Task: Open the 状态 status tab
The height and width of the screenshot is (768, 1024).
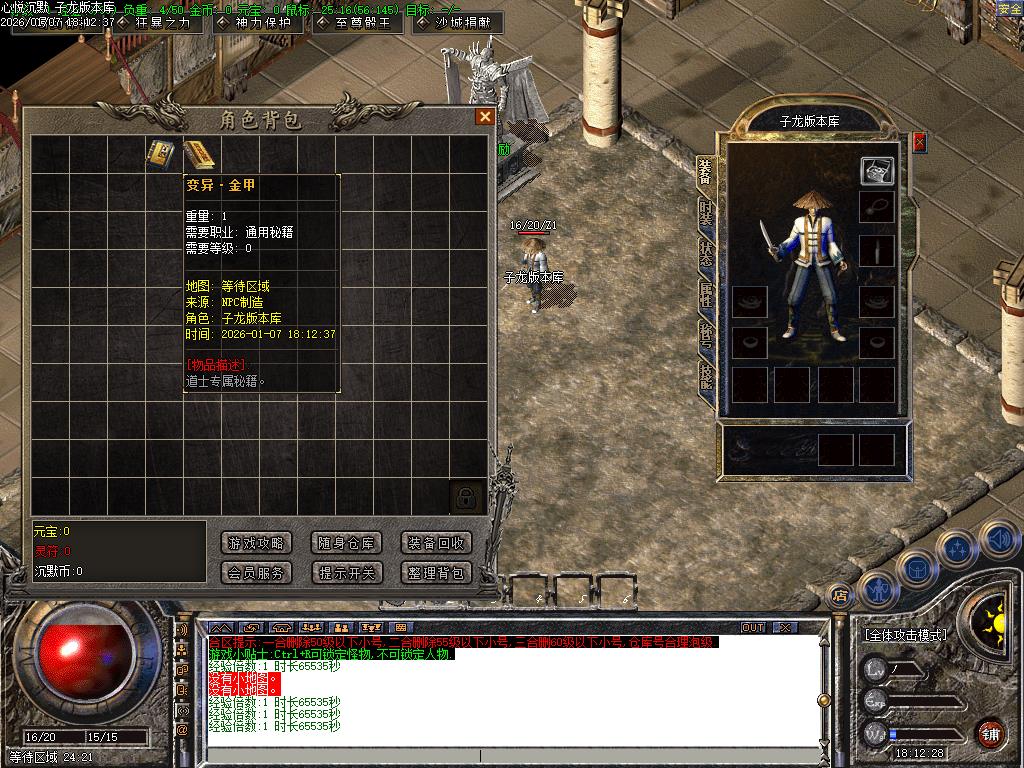Action: pyautogui.click(x=706, y=253)
